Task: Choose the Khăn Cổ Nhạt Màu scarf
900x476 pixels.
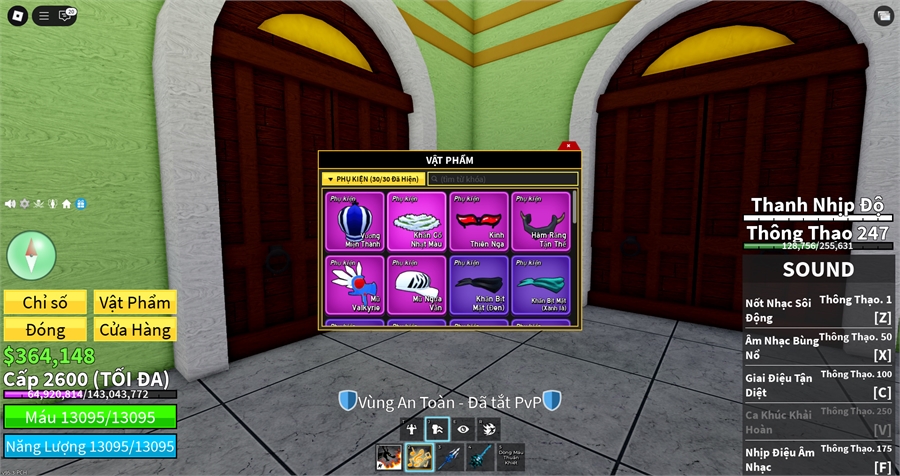Action: pos(417,221)
